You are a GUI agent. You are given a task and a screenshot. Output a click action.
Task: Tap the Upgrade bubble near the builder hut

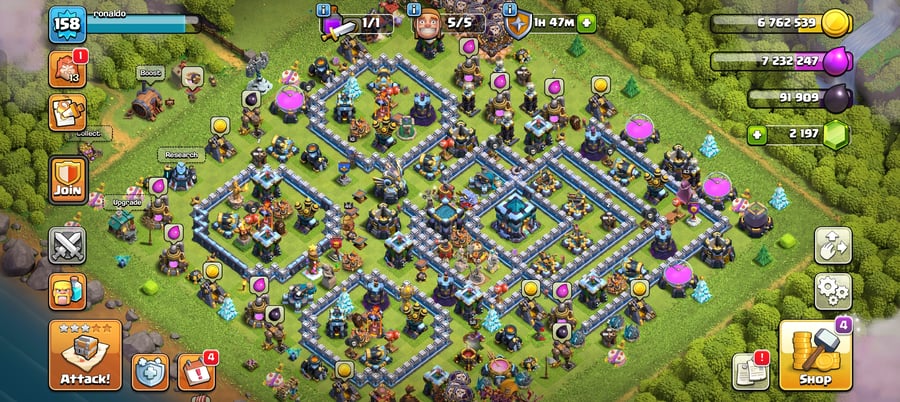tap(127, 201)
